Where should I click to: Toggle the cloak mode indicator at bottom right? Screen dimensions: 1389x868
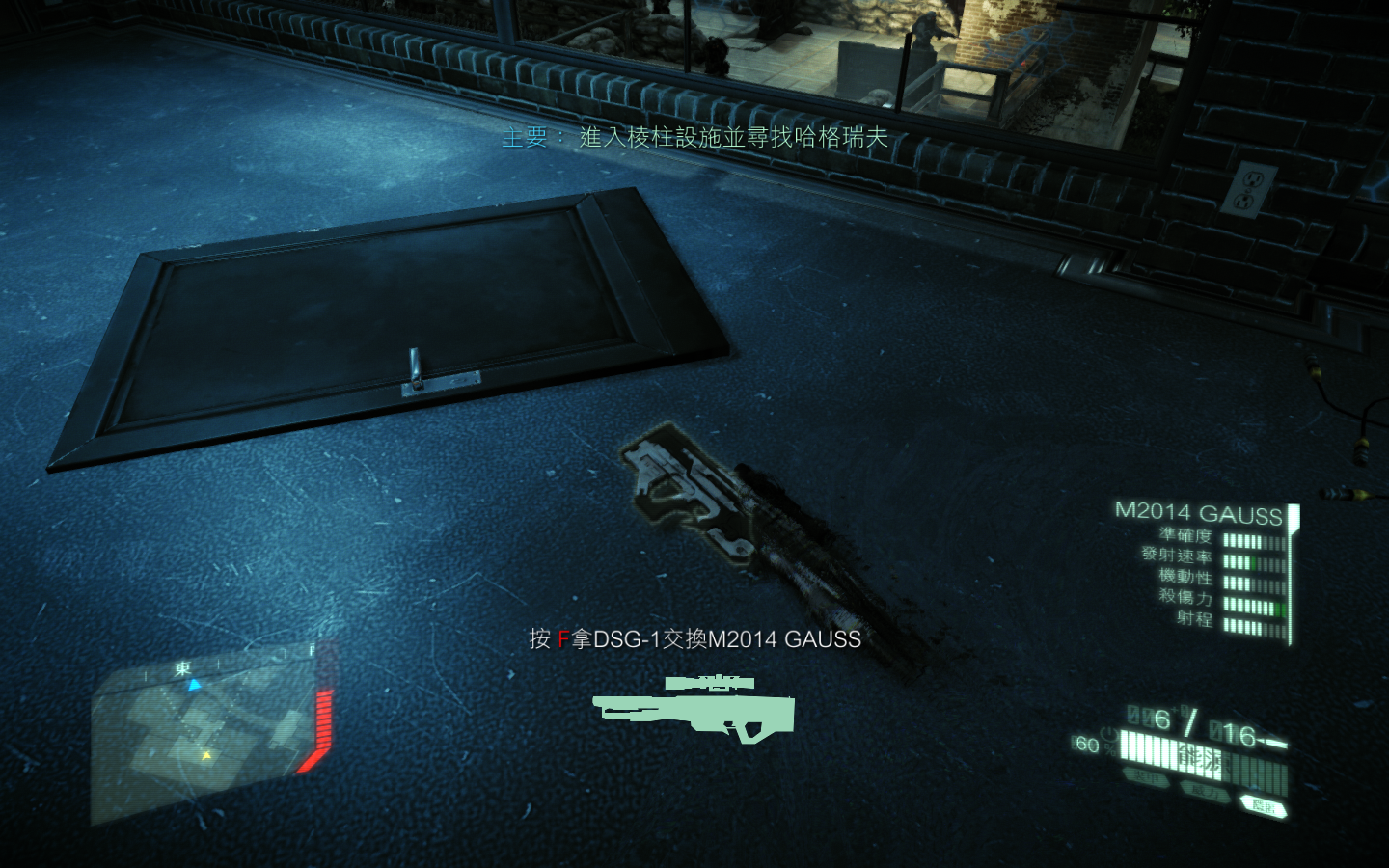pyautogui.click(x=1265, y=806)
